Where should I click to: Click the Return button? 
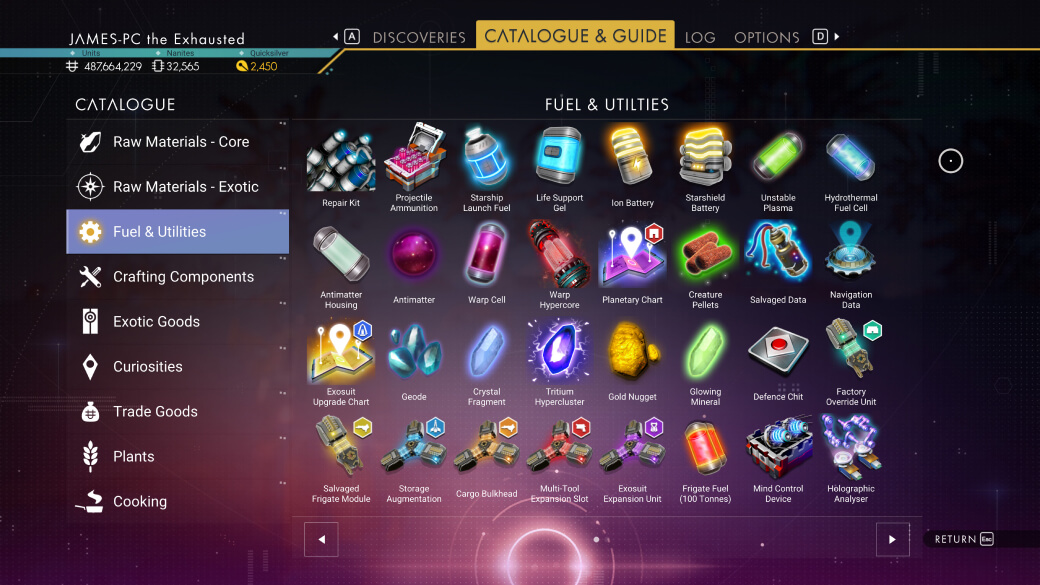[x=964, y=540]
